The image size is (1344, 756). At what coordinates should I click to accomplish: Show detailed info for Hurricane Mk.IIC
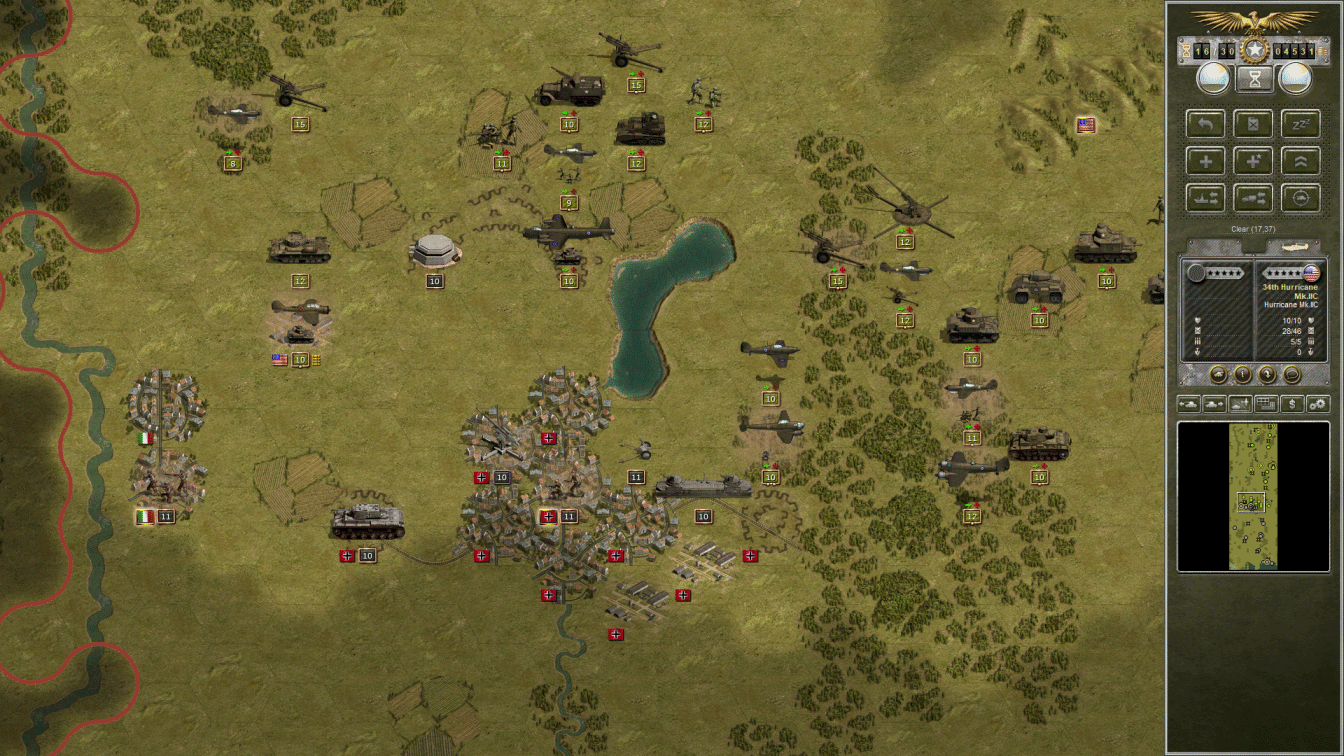pyautogui.click(x=1243, y=374)
